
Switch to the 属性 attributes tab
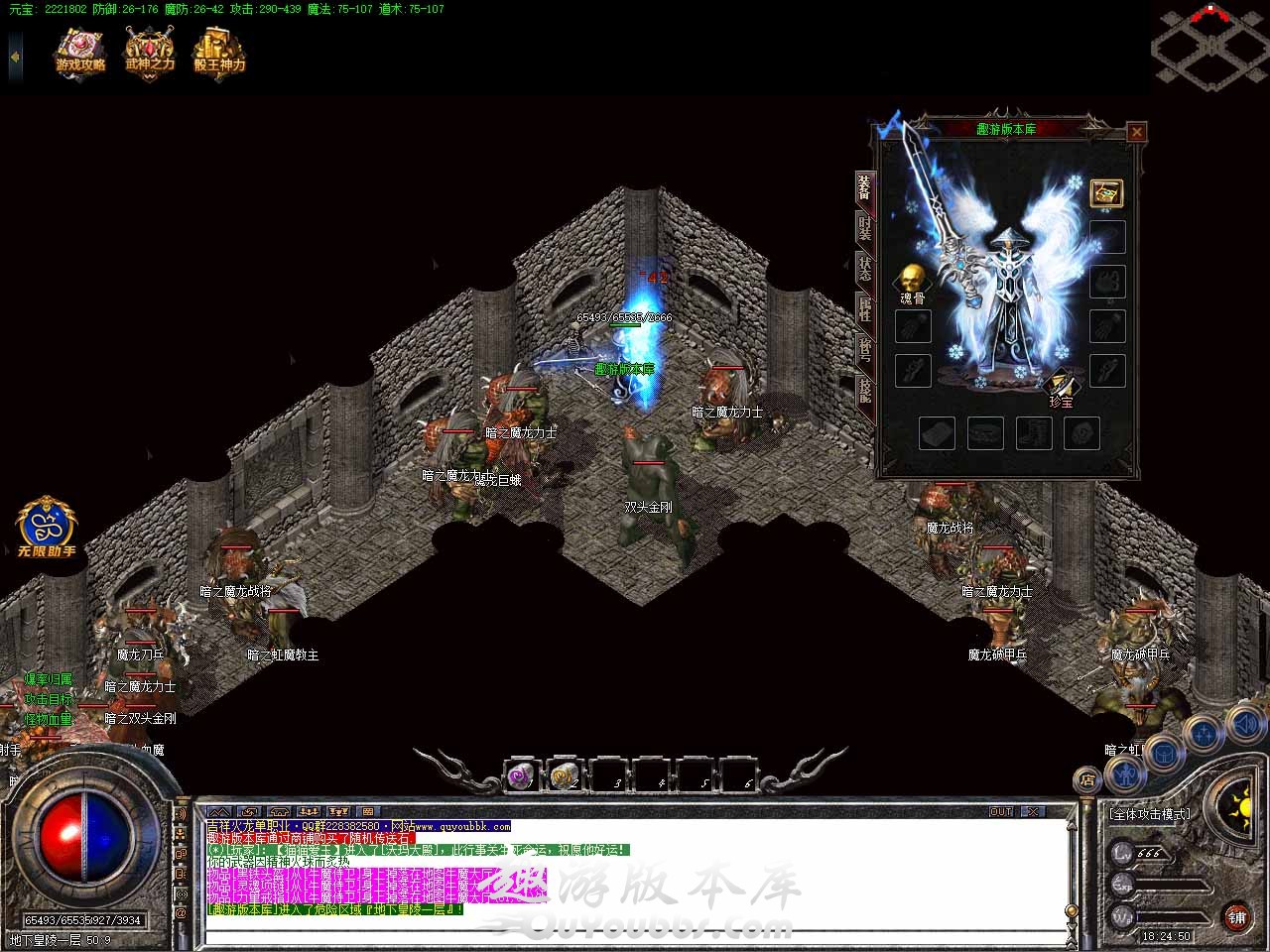click(x=865, y=310)
